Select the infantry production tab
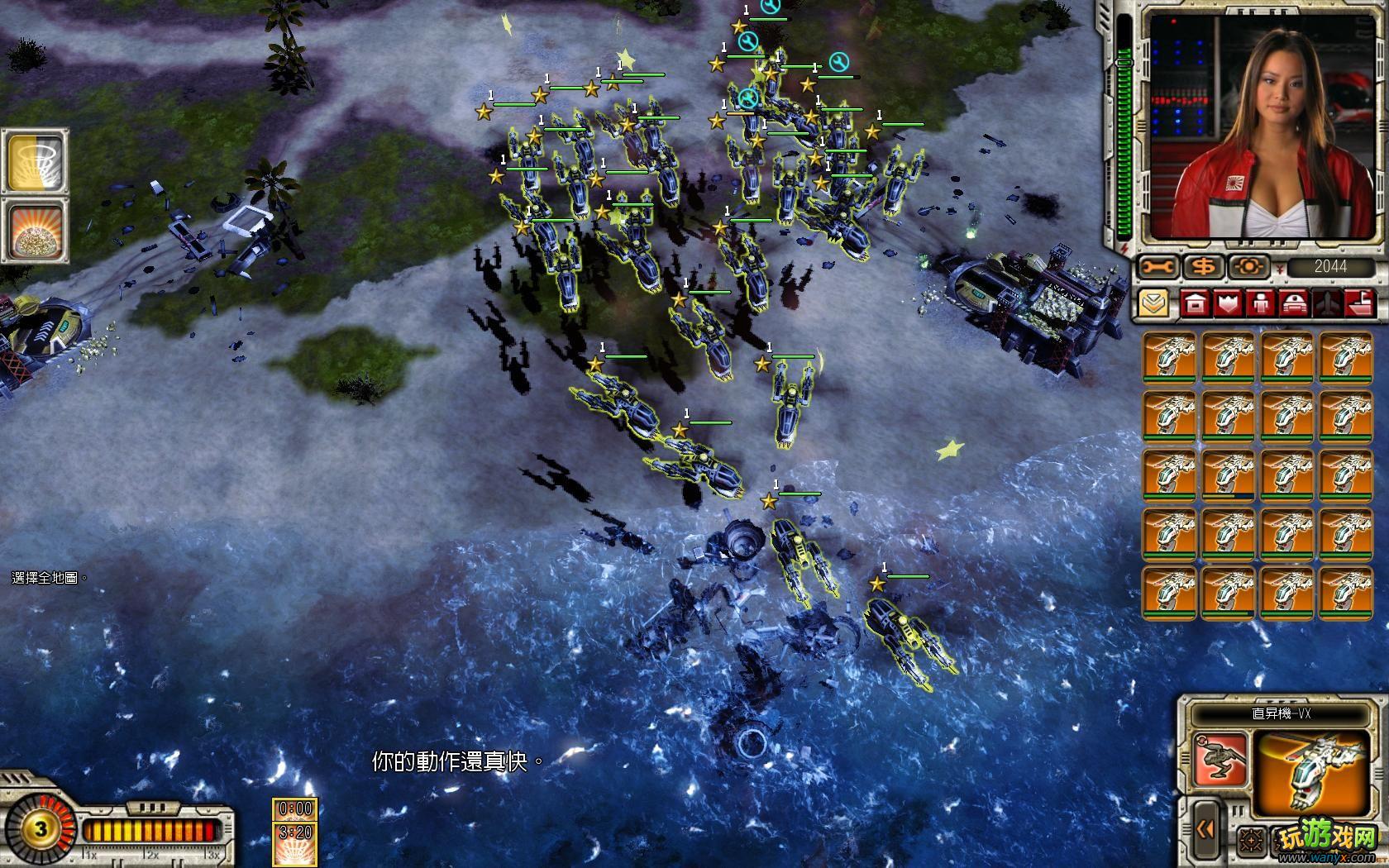 [1260, 303]
